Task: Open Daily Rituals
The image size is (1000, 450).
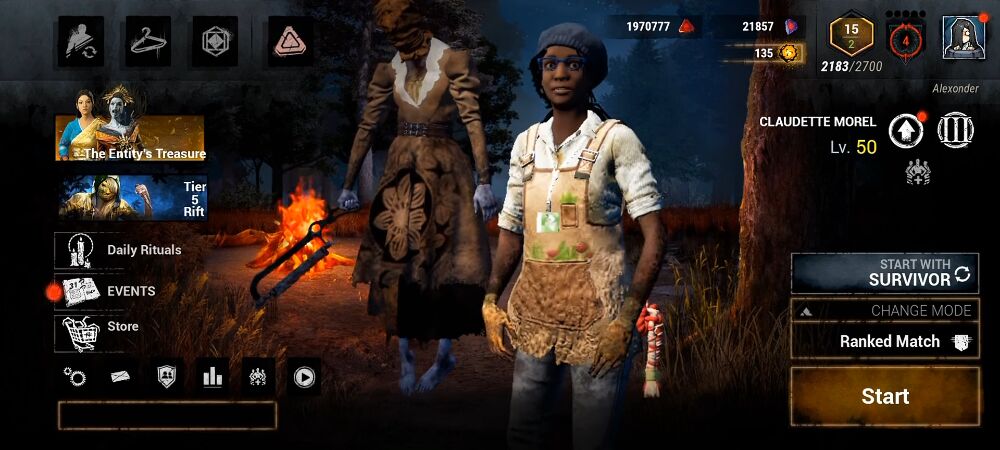Action: pos(122,250)
